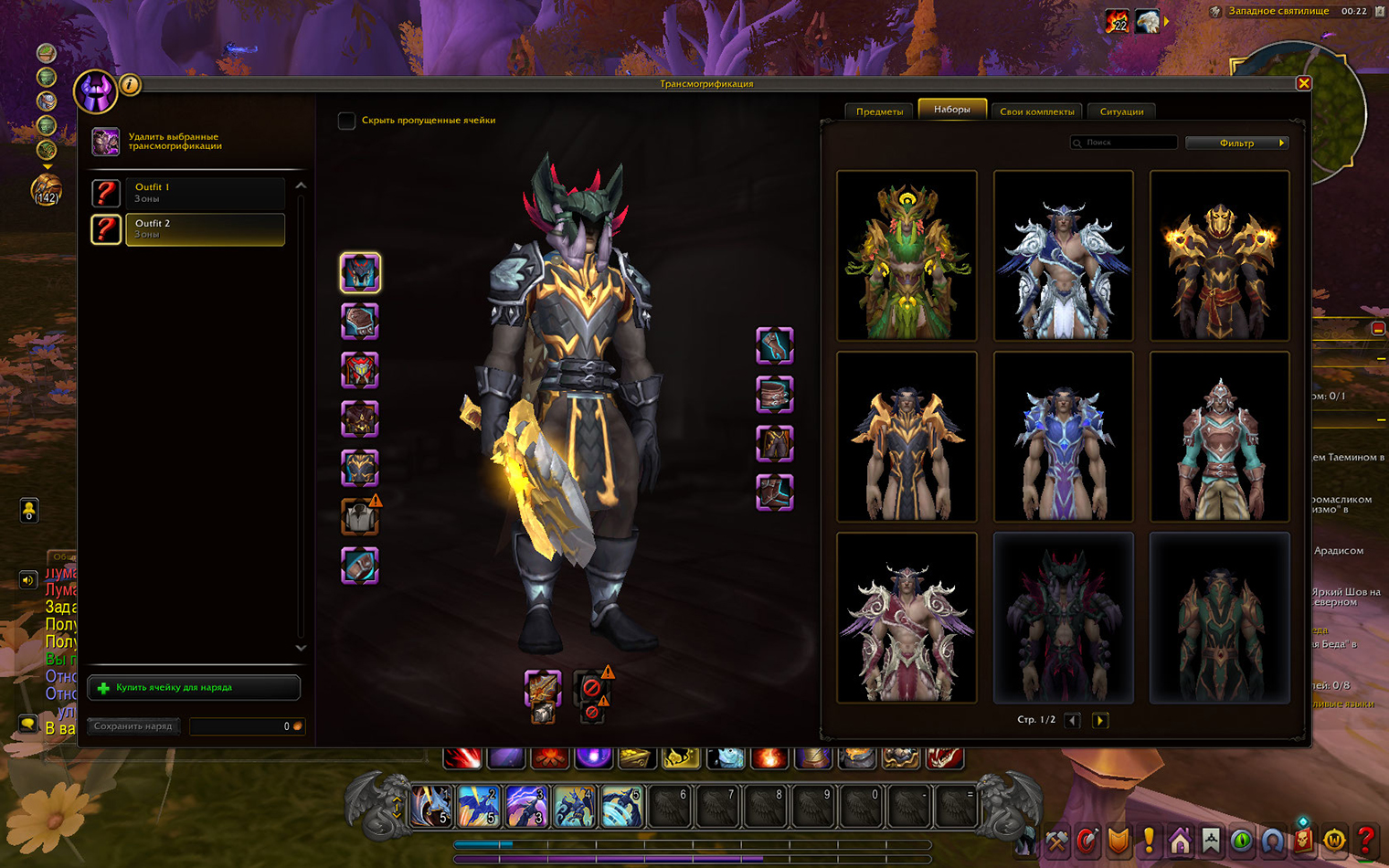The image size is (1389, 868).
Task: Switch to the Предметы tab
Action: [879, 111]
